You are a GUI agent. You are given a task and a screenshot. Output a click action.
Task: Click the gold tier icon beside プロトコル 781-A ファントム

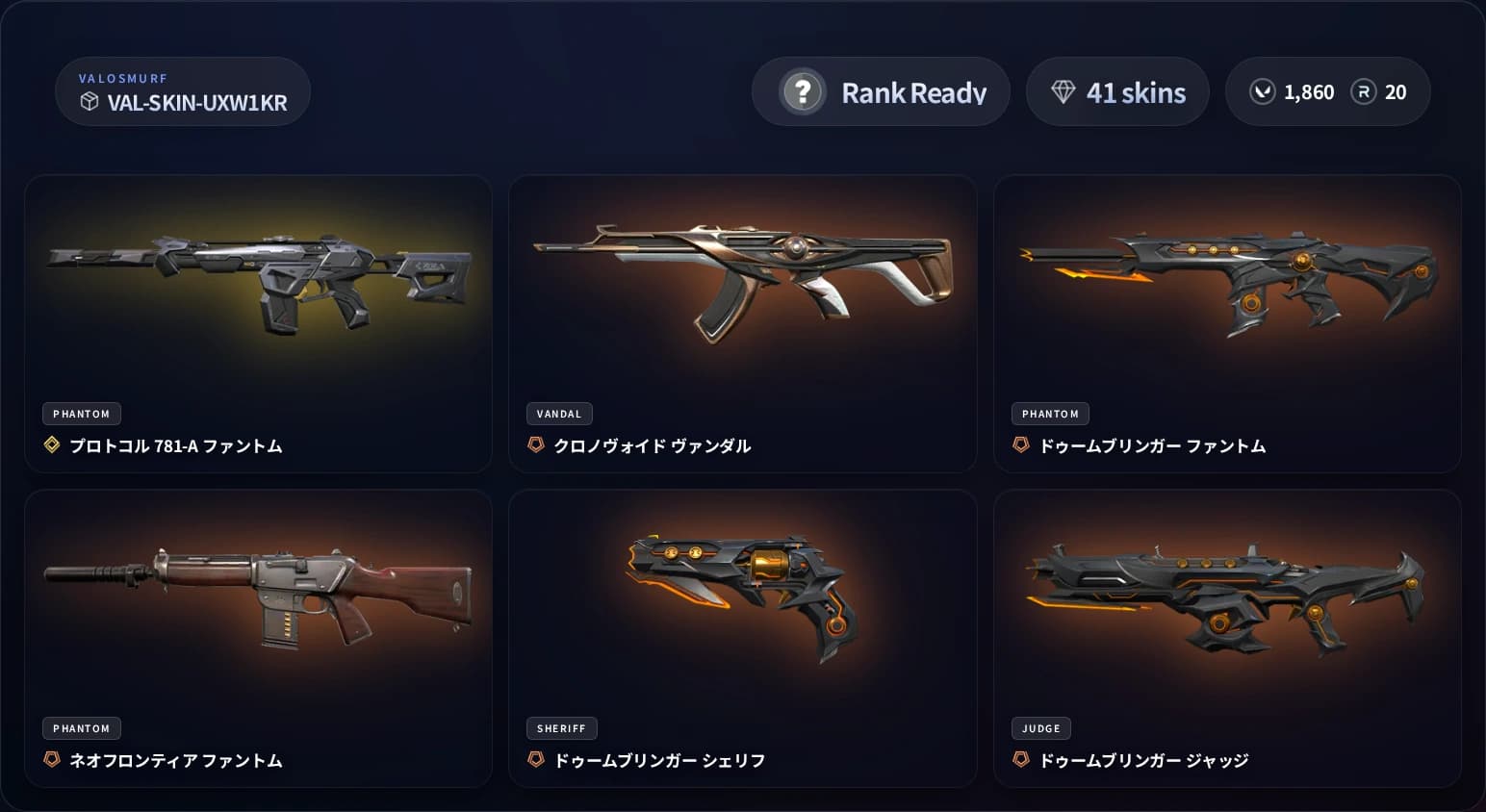click(x=51, y=445)
